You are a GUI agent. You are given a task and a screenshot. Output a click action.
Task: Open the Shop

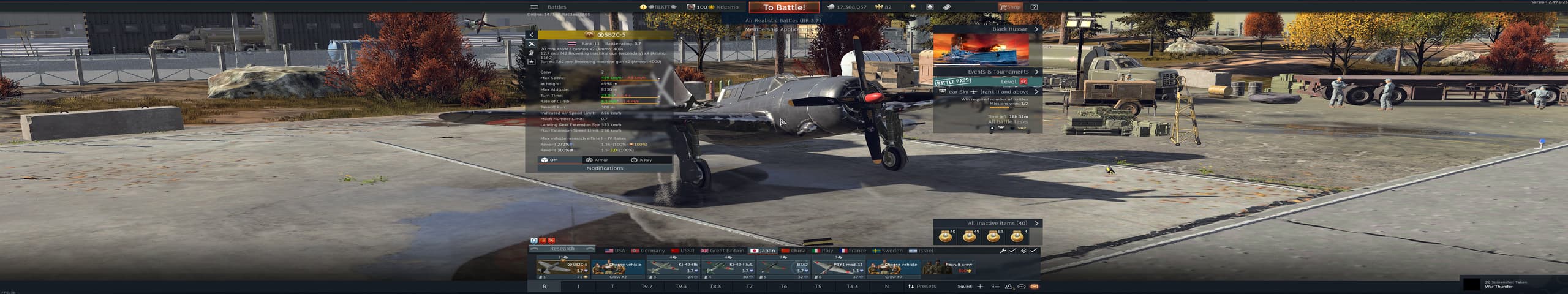pos(1010,7)
